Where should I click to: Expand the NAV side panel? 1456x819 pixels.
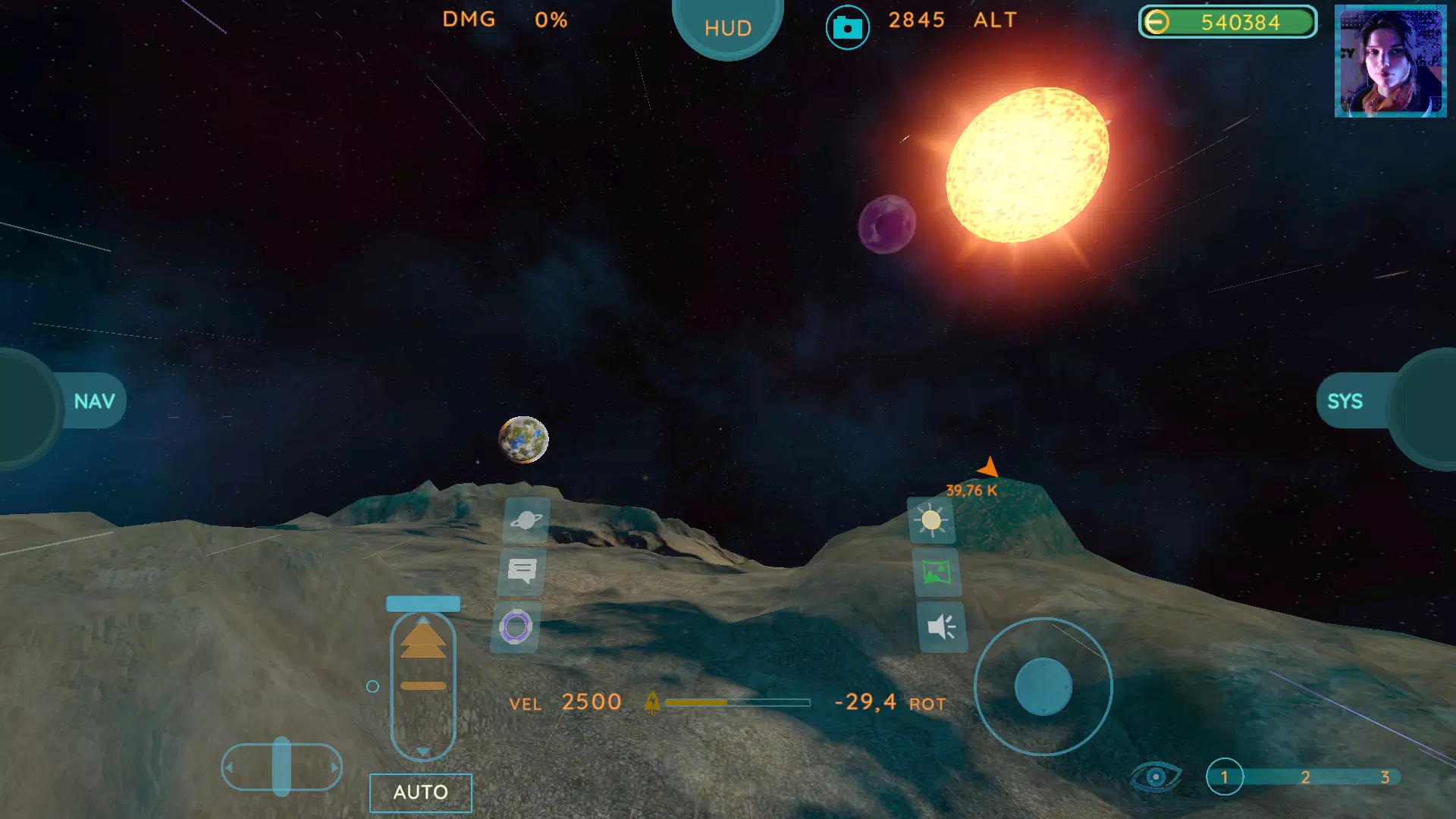pyautogui.click(x=96, y=400)
